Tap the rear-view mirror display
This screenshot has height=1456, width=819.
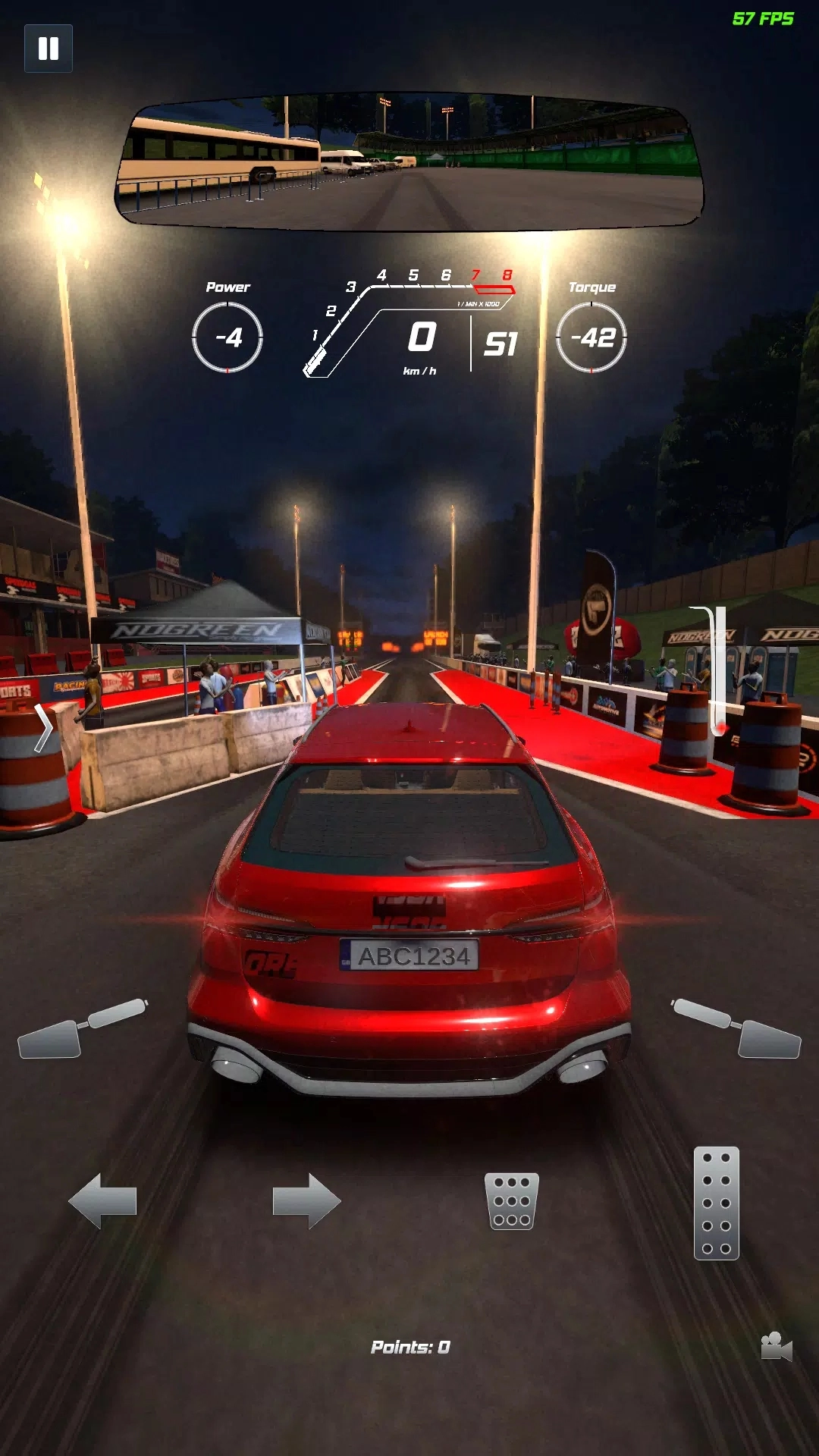409,162
